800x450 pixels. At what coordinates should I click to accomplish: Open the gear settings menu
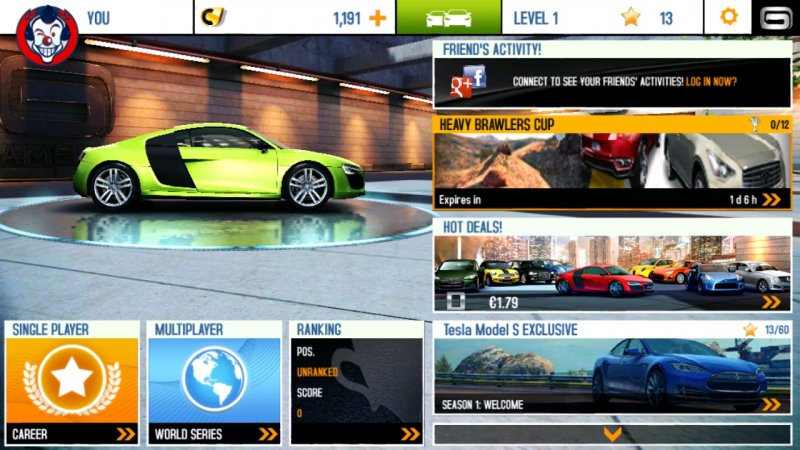tap(729, 18)
